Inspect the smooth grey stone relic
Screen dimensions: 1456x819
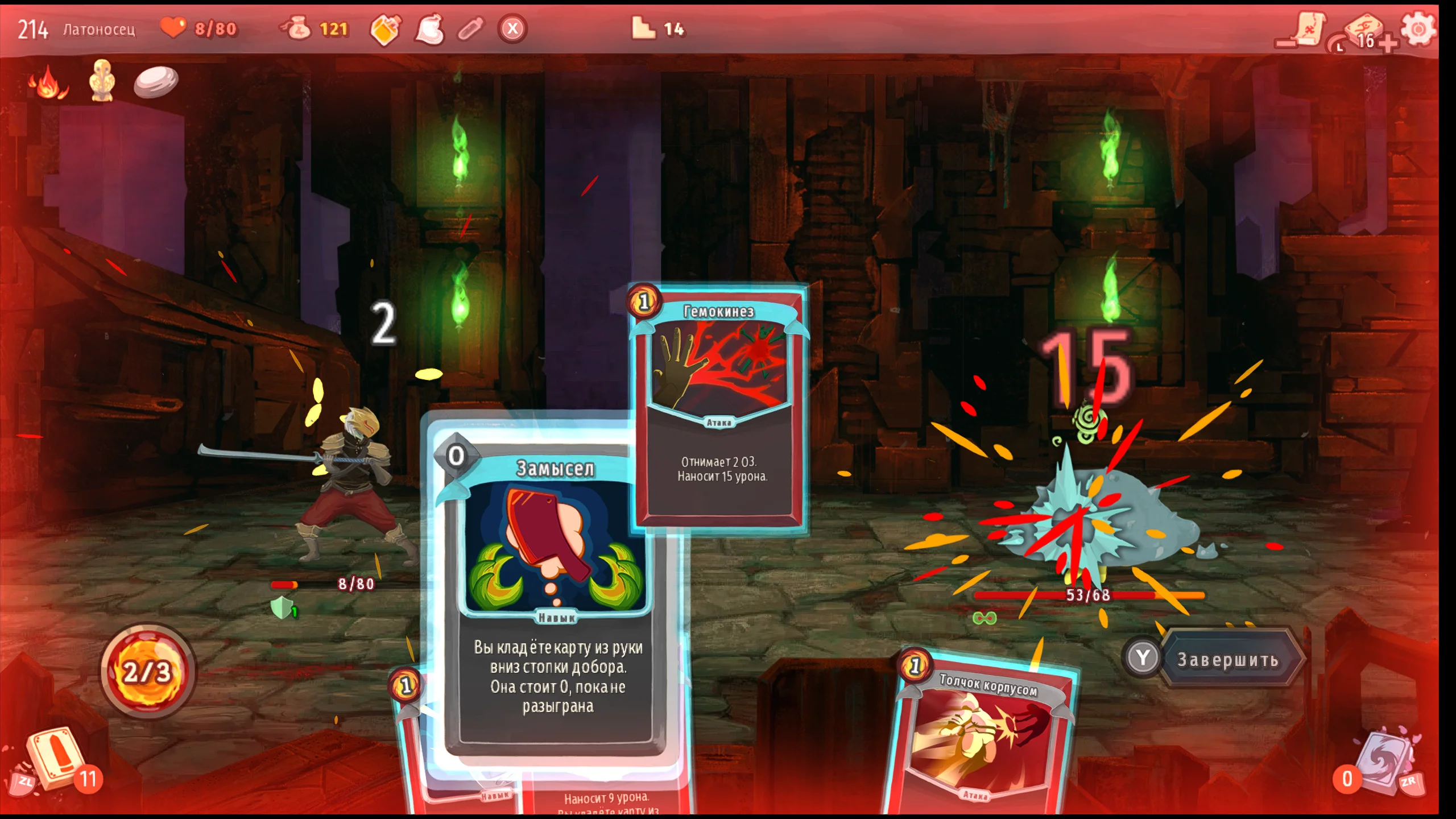156,81
